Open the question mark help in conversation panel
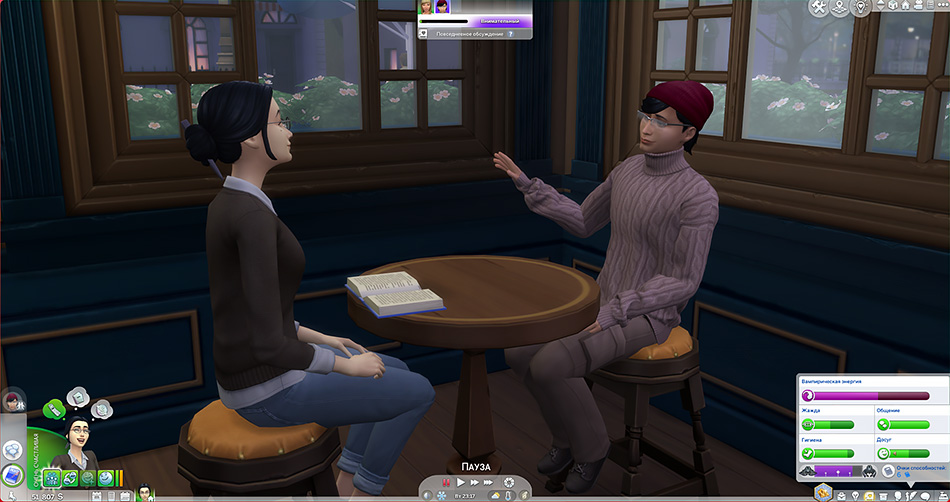The image size is (950, 502). (511, 33)
